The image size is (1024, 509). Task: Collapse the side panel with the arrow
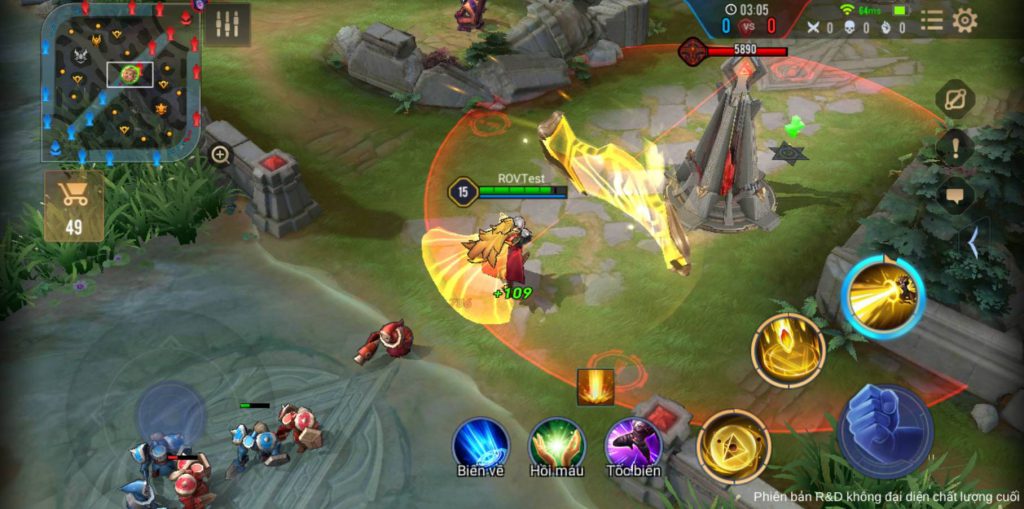972,242
